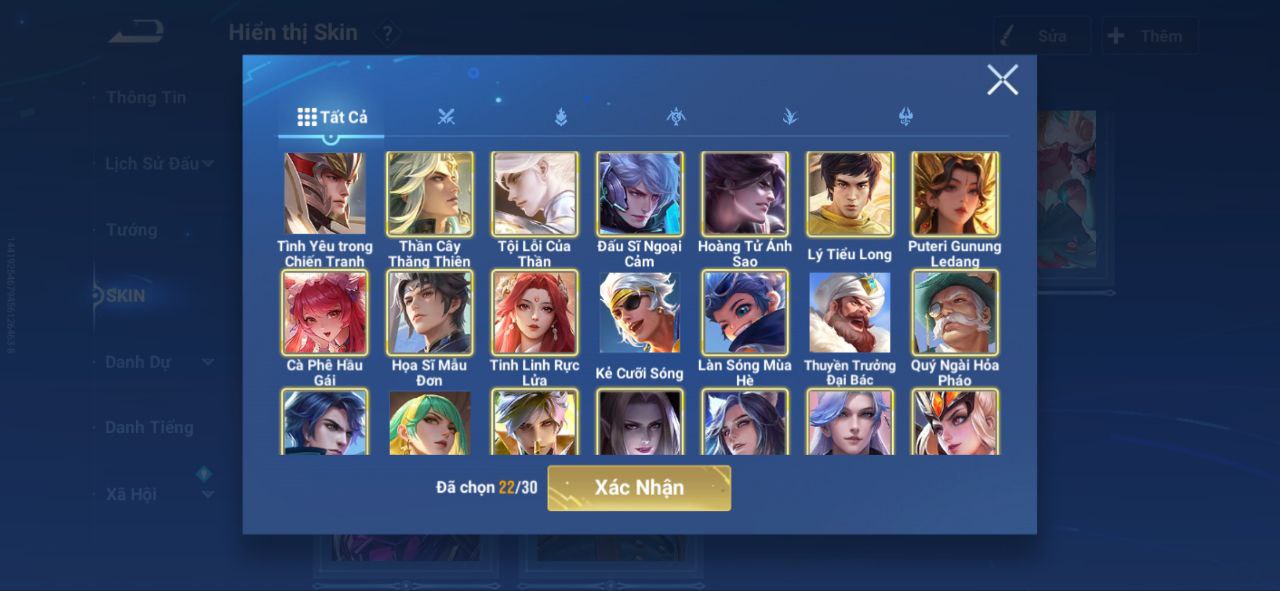The width and height of the screenshot is (1280, 591).
Task: Open the Thông Tin menu entry
Action: coord(146,97)
